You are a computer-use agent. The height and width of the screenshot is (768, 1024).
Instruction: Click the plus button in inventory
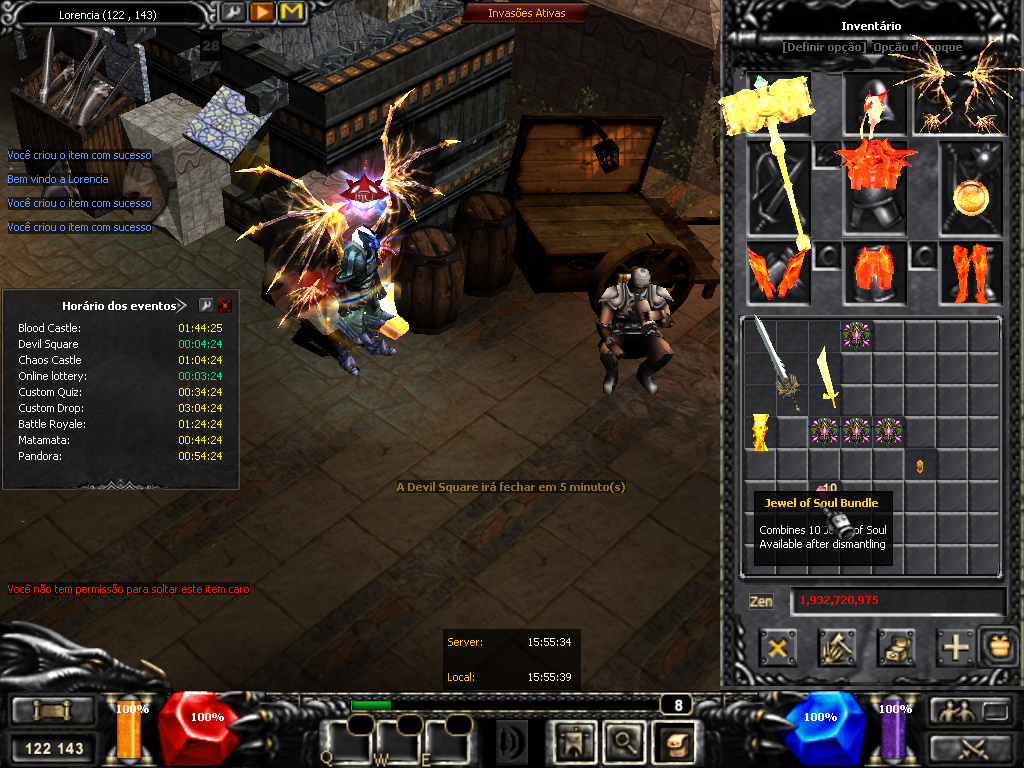click(x=956, y=647)
